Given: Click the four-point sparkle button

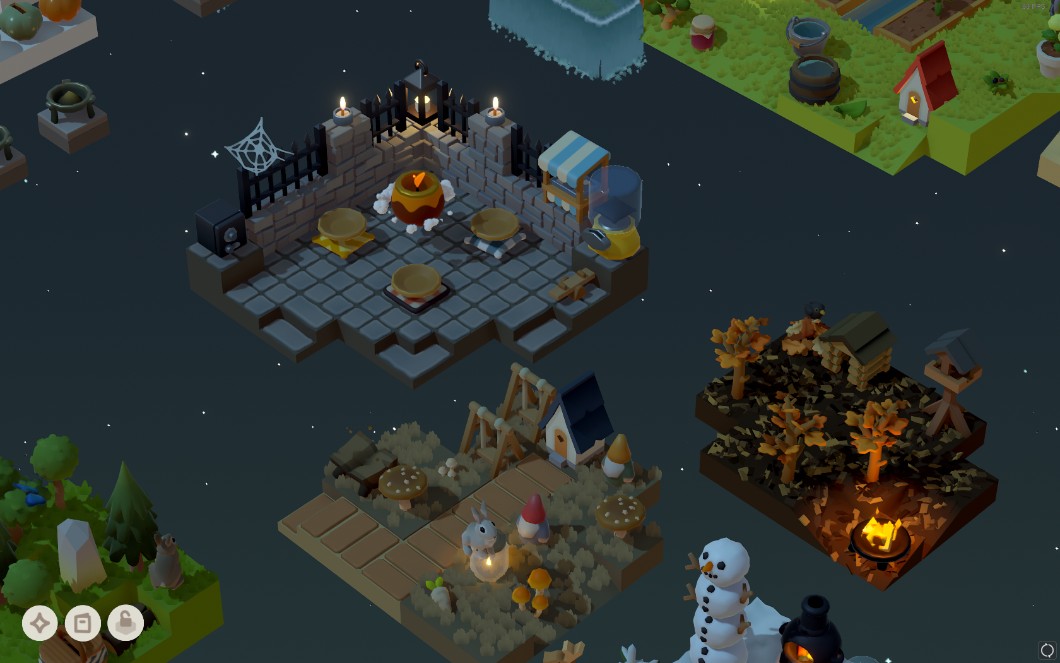Looking at the screenshot, I should (40, 623).
